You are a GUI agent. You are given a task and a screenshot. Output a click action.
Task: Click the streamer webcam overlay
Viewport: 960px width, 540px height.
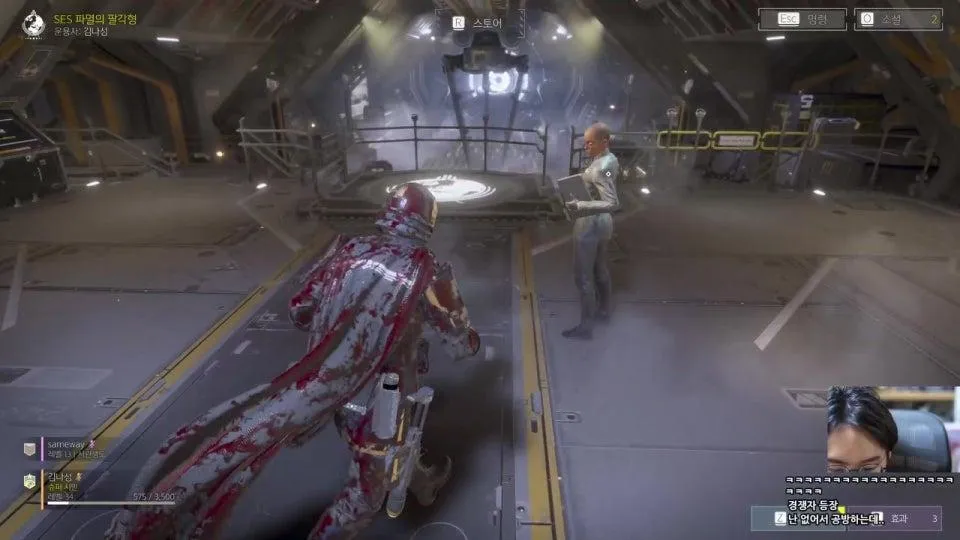pos(885,432)
